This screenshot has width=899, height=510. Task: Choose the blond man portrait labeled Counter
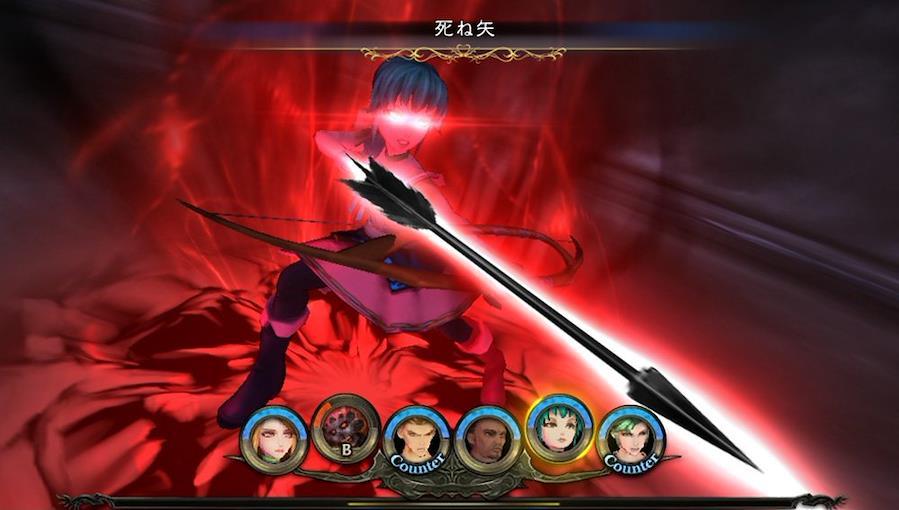(x=416, y=439)
